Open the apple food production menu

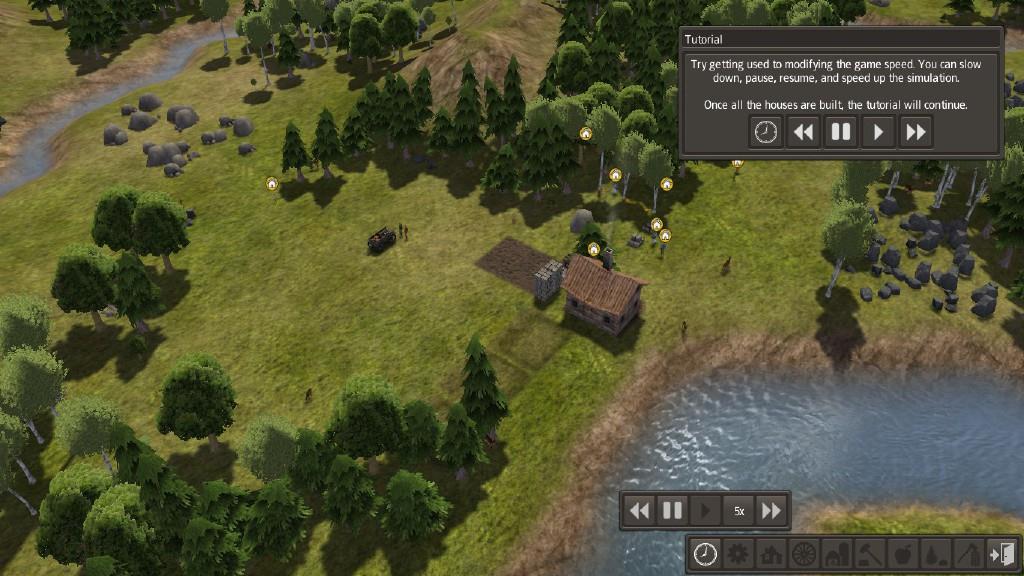tap(902, 553)
